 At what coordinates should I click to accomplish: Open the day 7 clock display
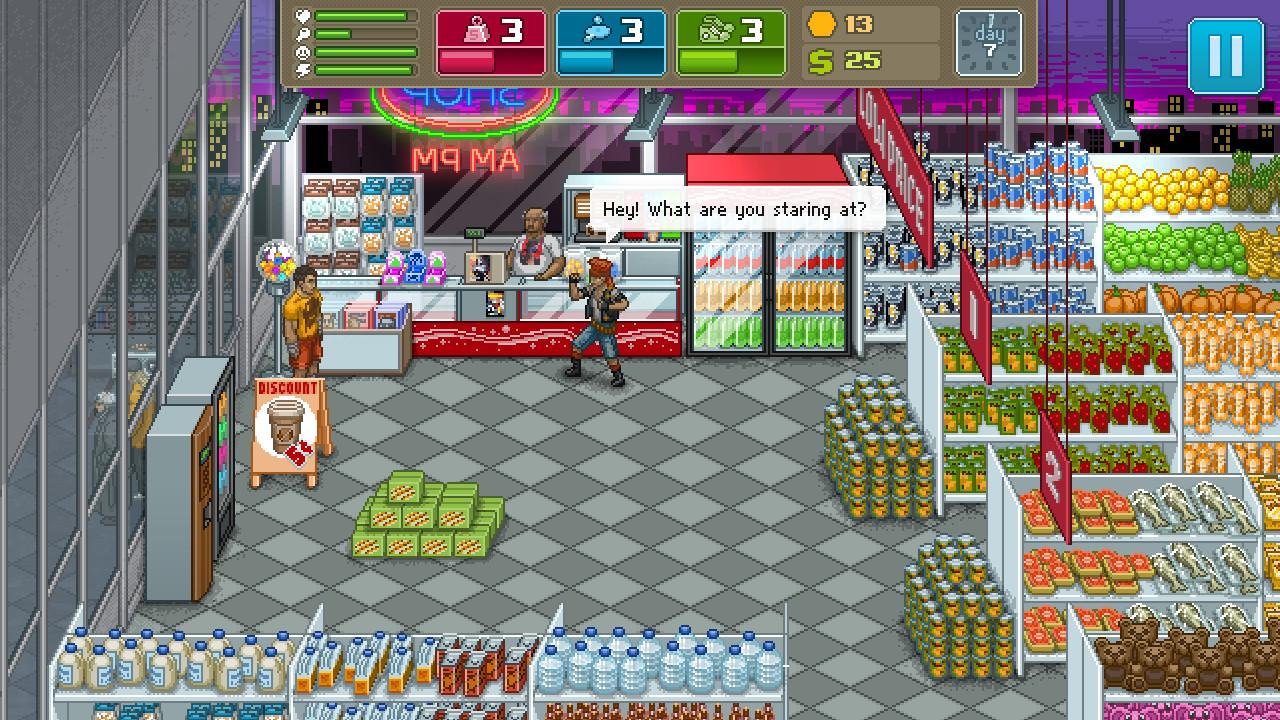tap(988, 42)
